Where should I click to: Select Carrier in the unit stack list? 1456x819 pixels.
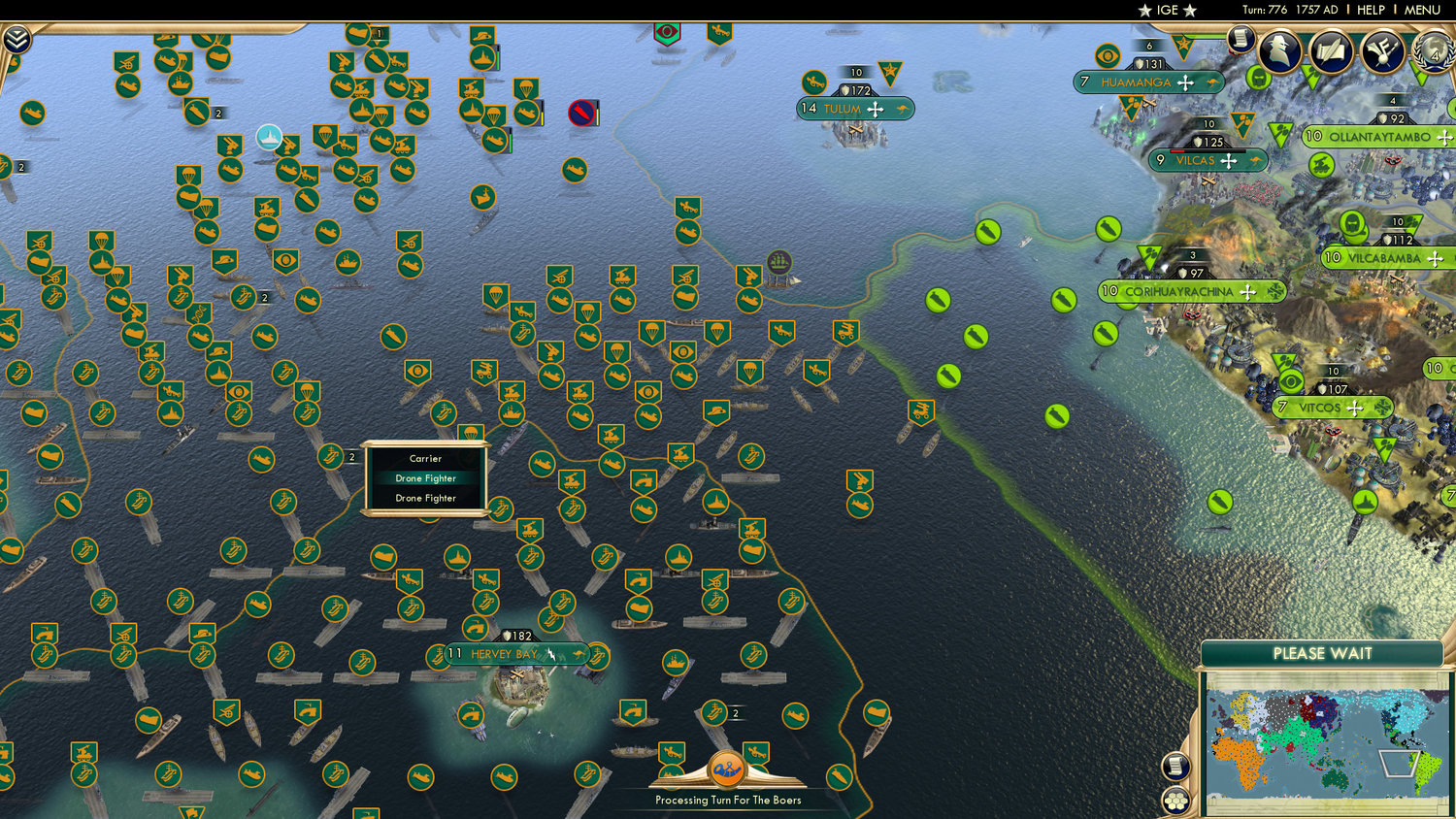click(x=424, y=458)
